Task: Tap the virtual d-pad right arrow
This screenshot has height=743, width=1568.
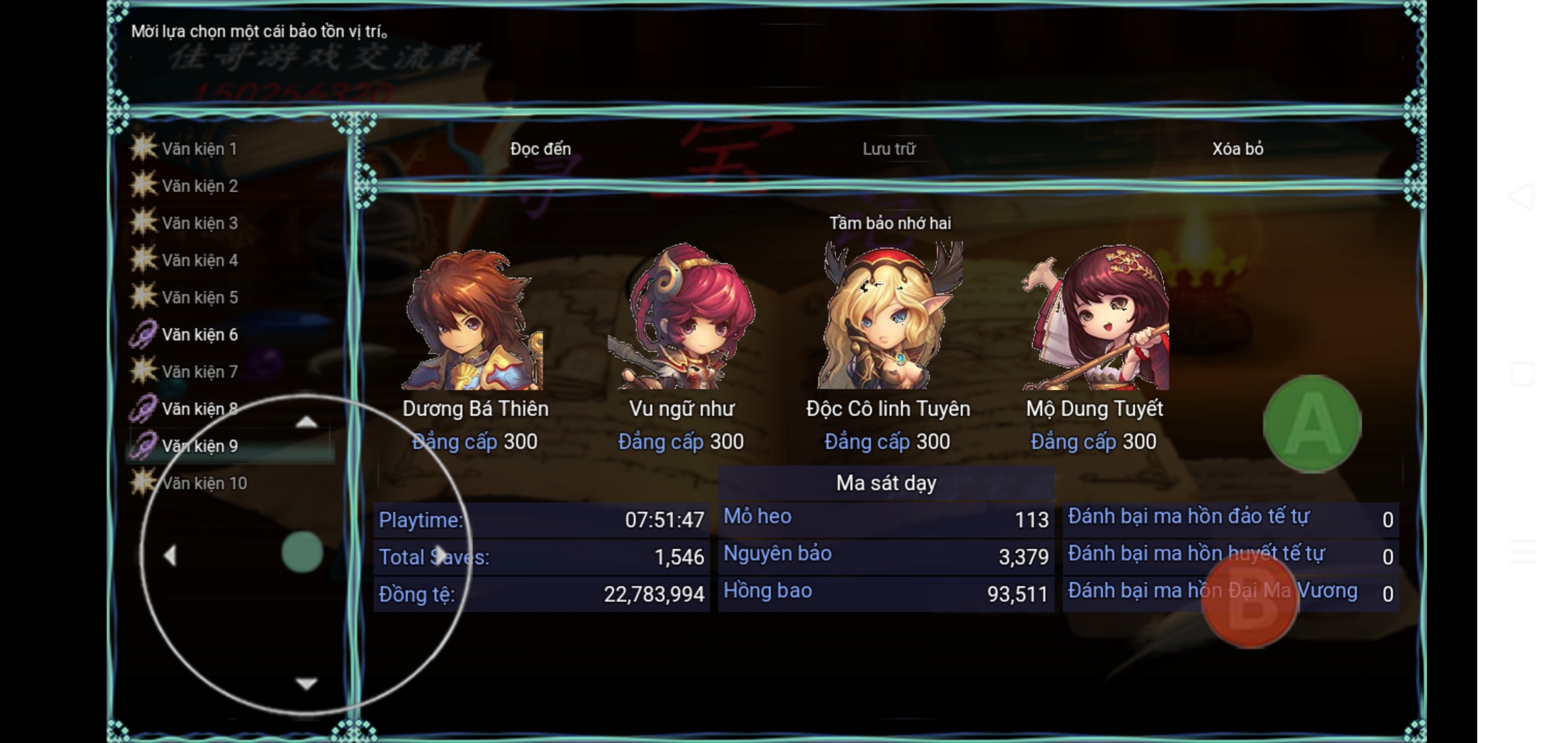Action: click(x=441, y=555)
